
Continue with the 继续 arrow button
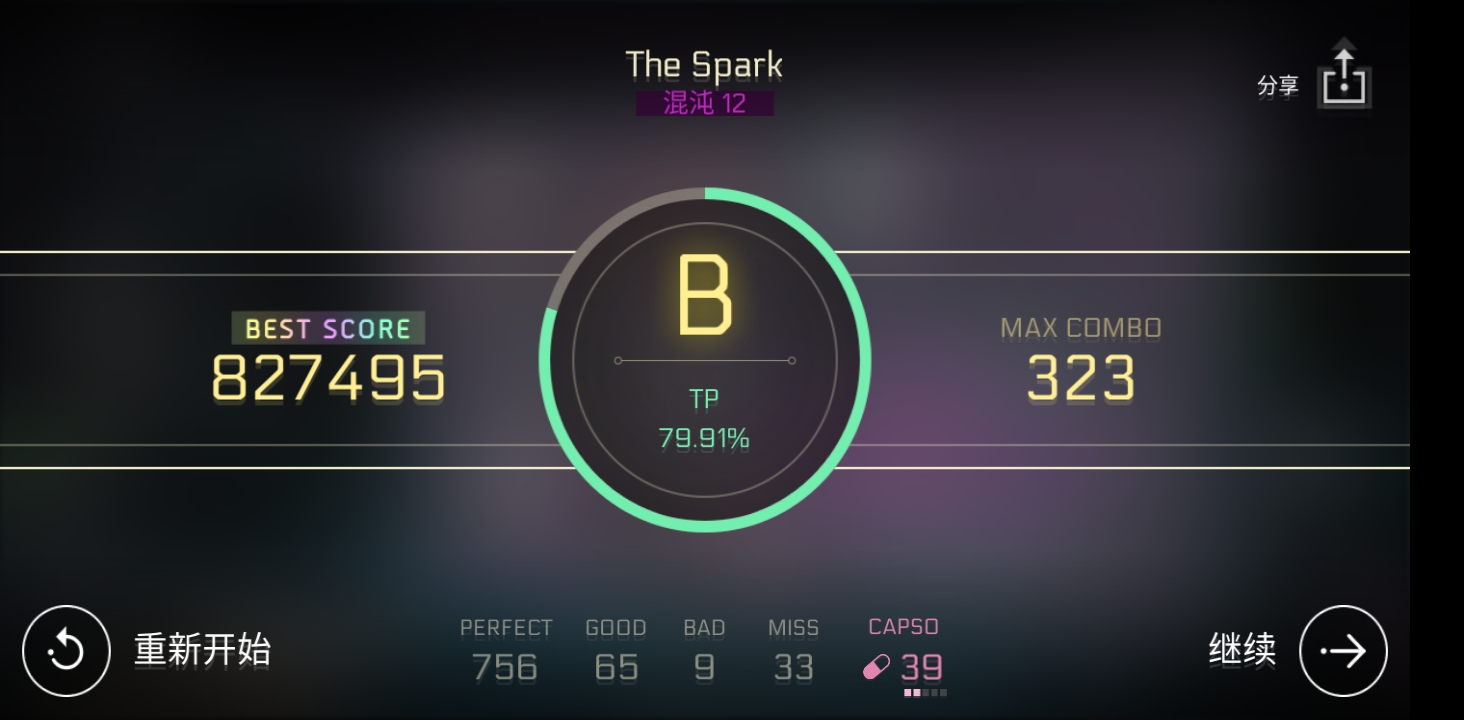click(x=1342, y=651)
